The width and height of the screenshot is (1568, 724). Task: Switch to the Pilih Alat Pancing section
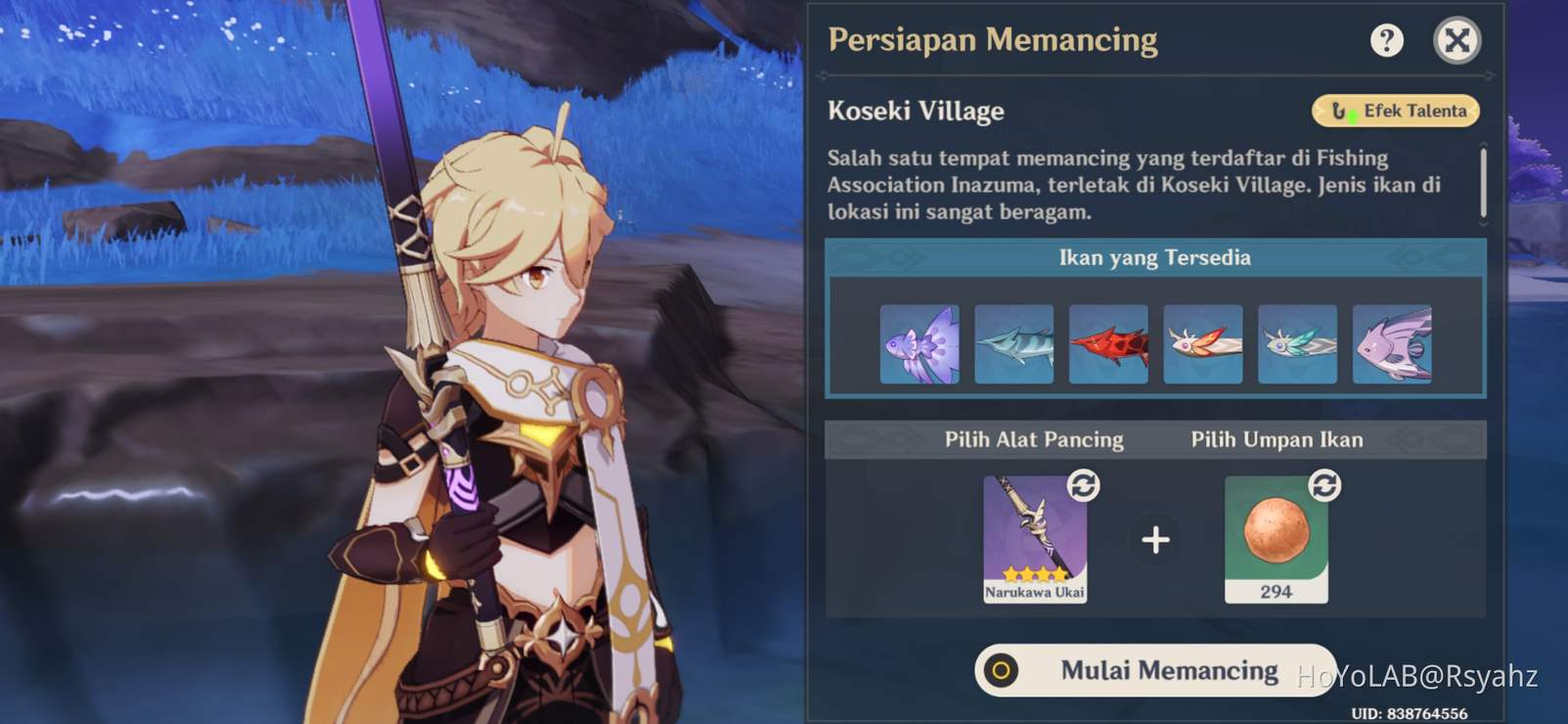(x=1034, y=439)
